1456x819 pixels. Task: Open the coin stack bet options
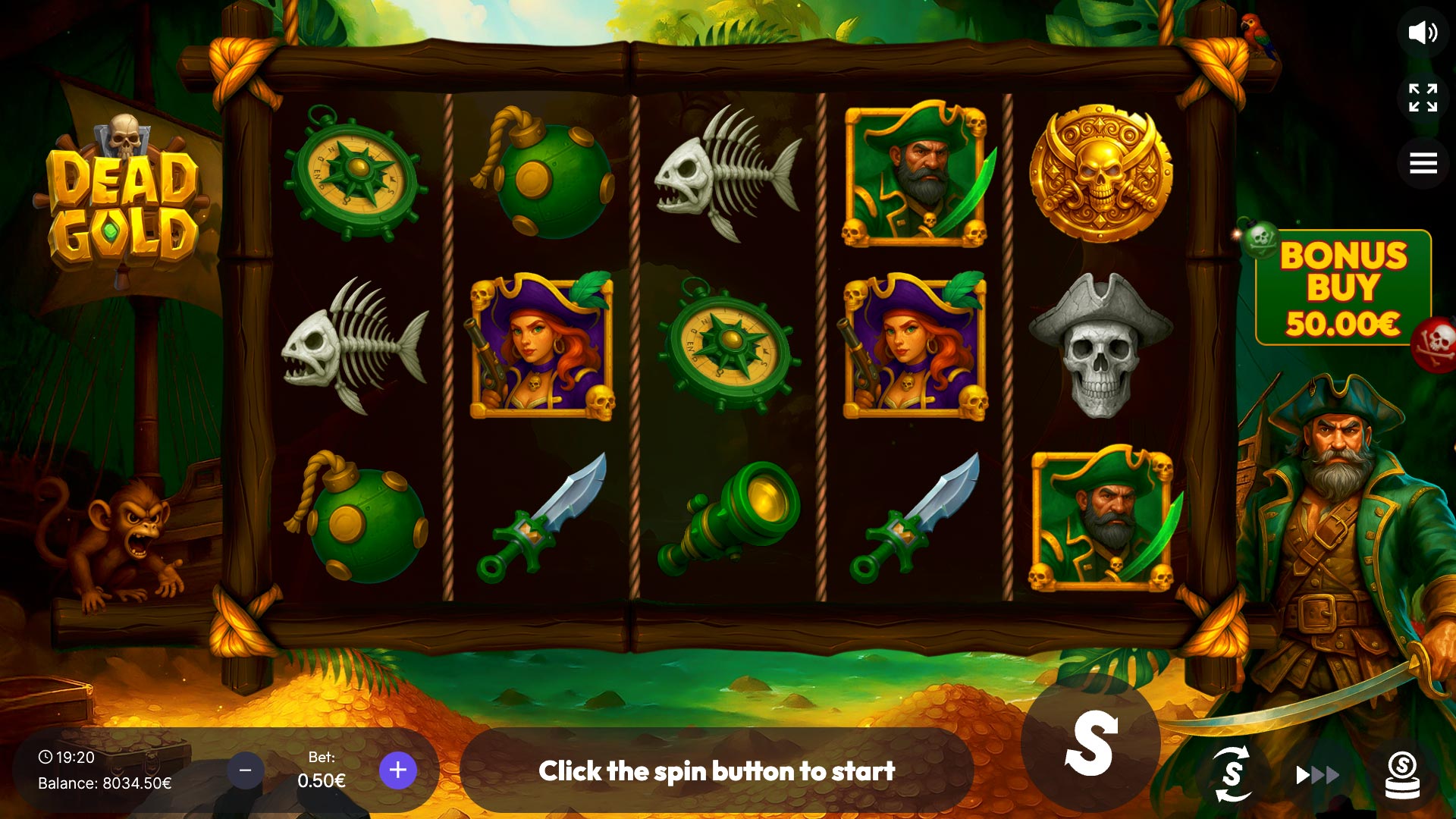coord(1402,775)
